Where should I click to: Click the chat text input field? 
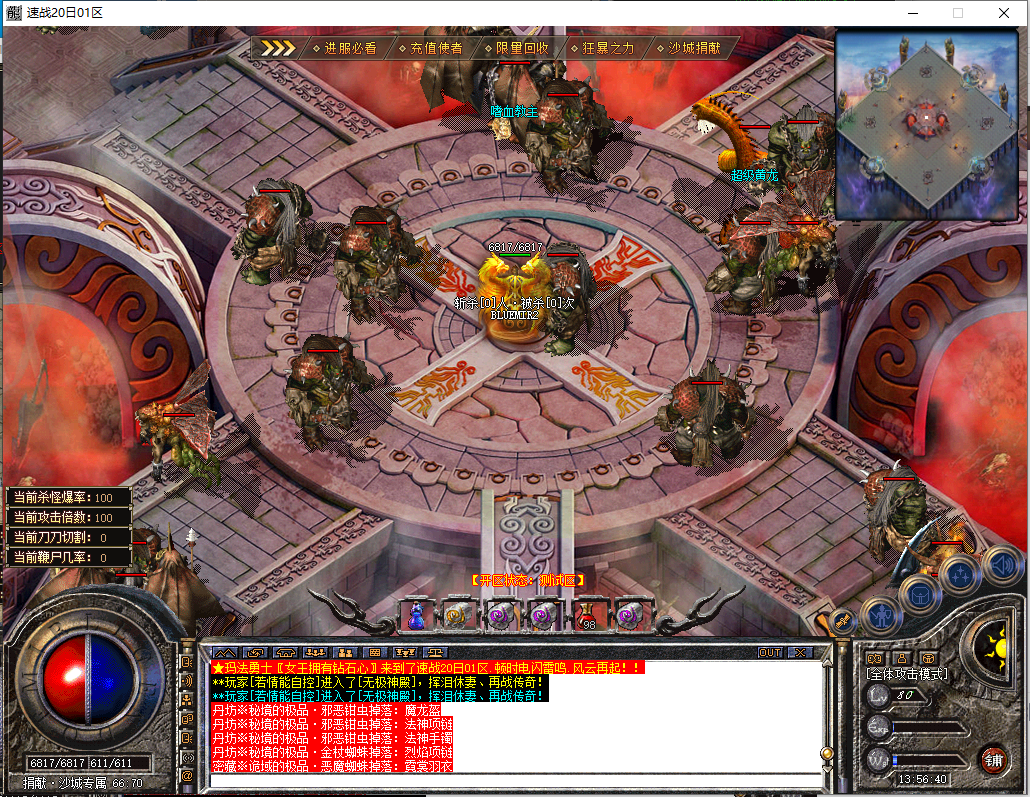coord(515,780)
